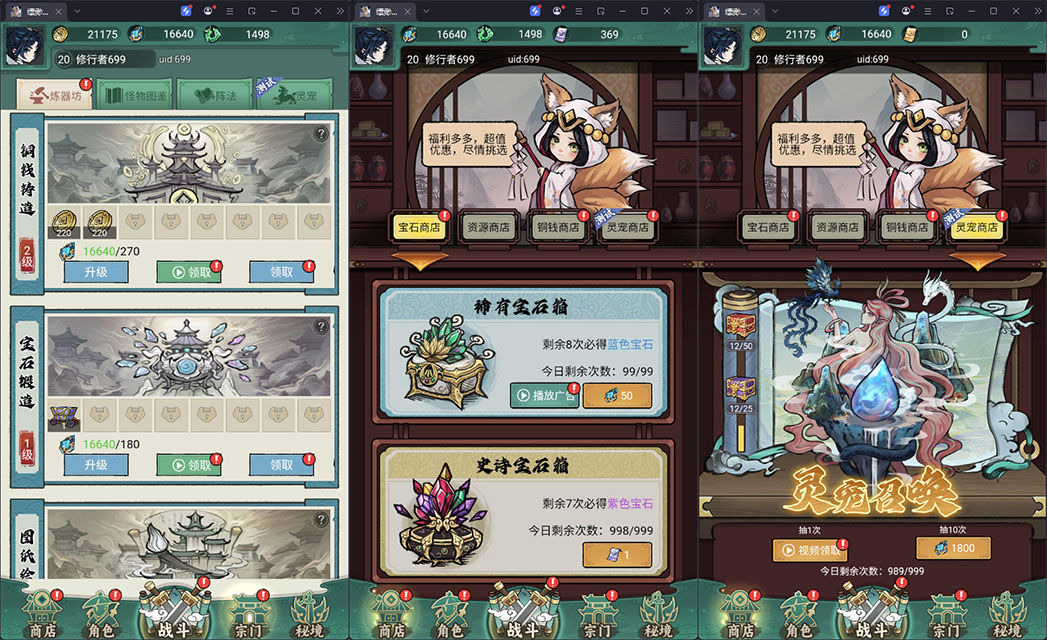1047x640 pixels.
Task: Click 升级 in the 宝石锻造 panel
Action: coord(96,465)
